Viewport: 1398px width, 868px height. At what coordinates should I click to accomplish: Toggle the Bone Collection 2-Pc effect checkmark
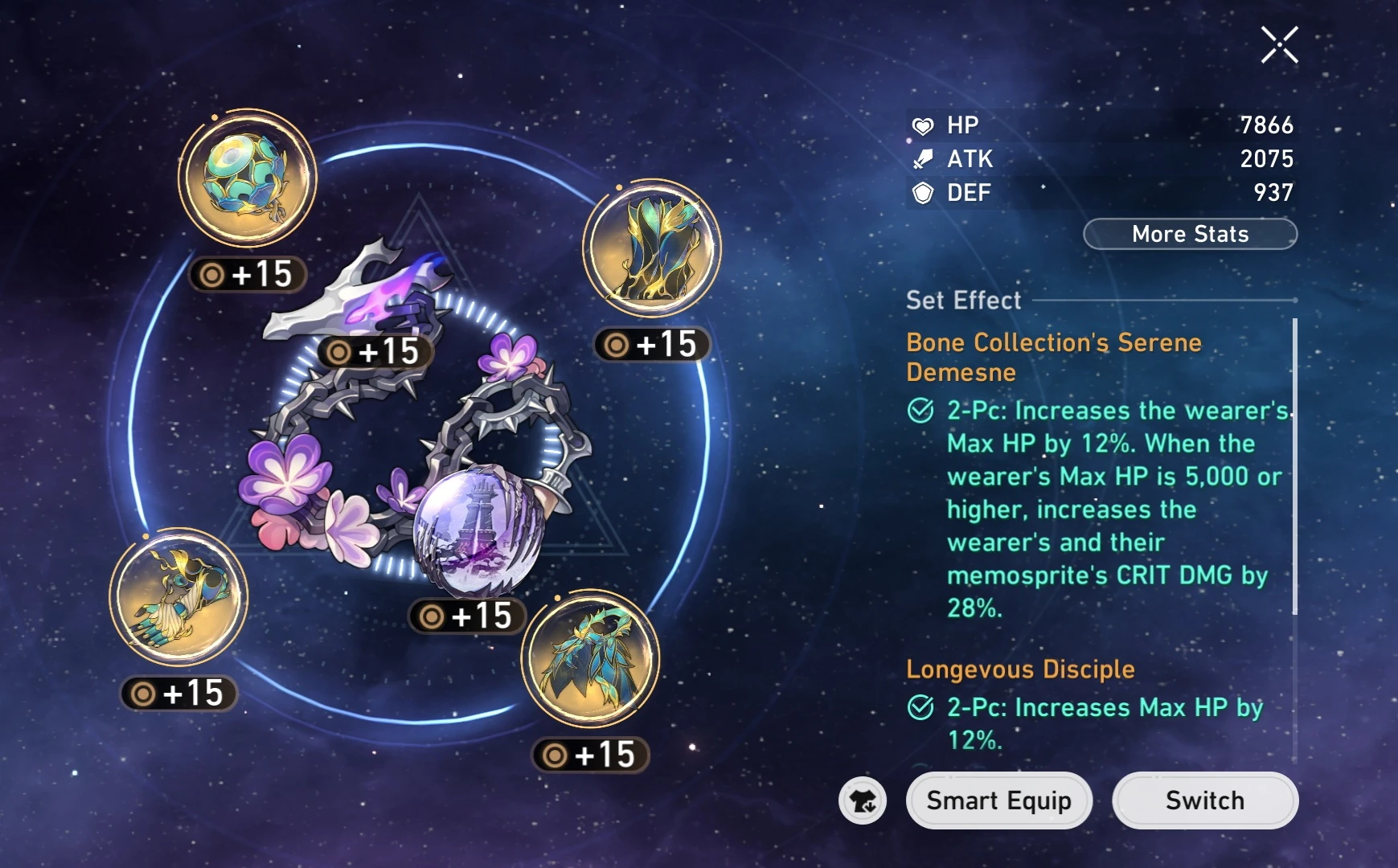click(922, 411)
